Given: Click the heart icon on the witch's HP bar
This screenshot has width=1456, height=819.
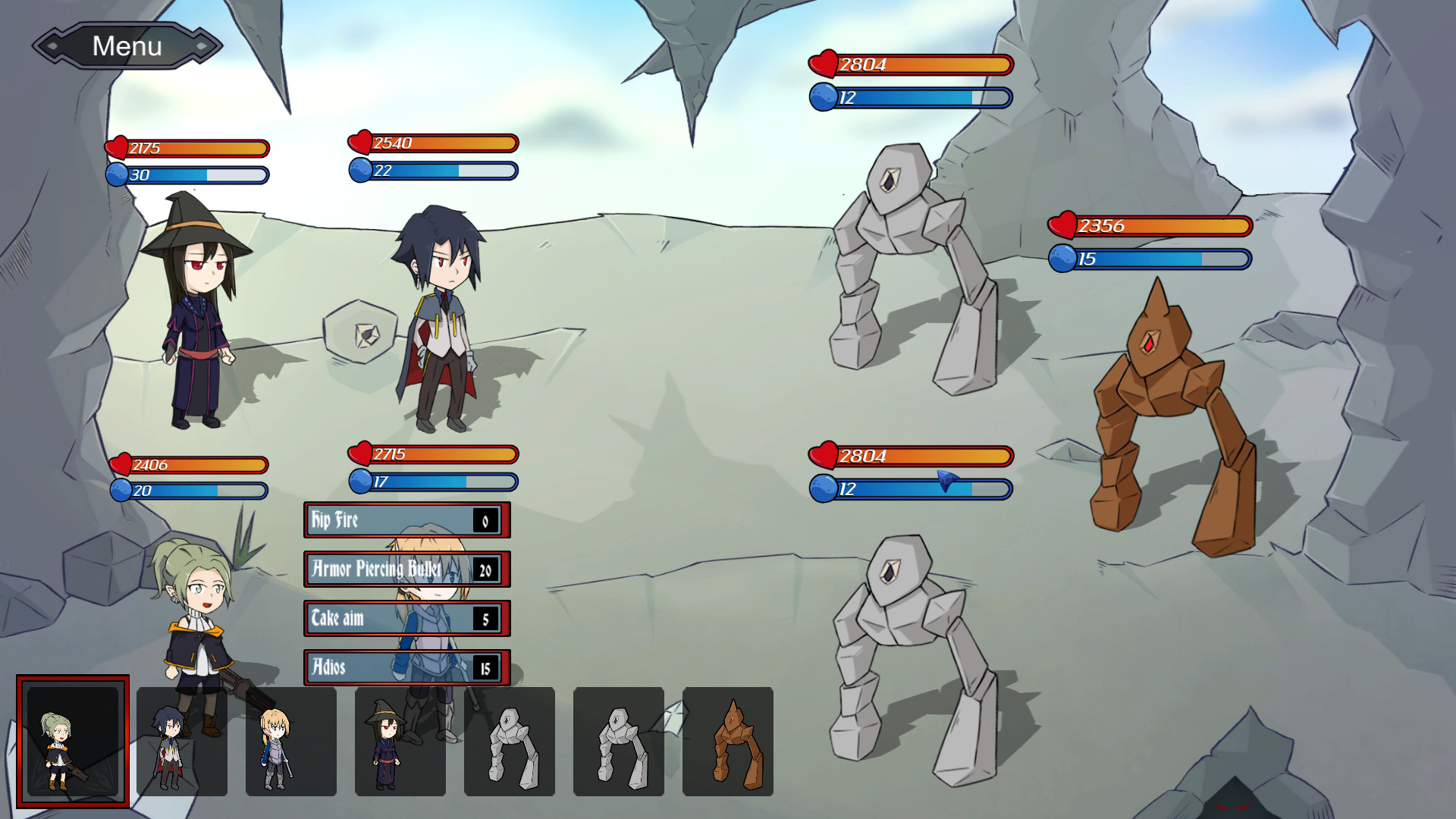Looking at the screenshot, I should tap(118, 148).
